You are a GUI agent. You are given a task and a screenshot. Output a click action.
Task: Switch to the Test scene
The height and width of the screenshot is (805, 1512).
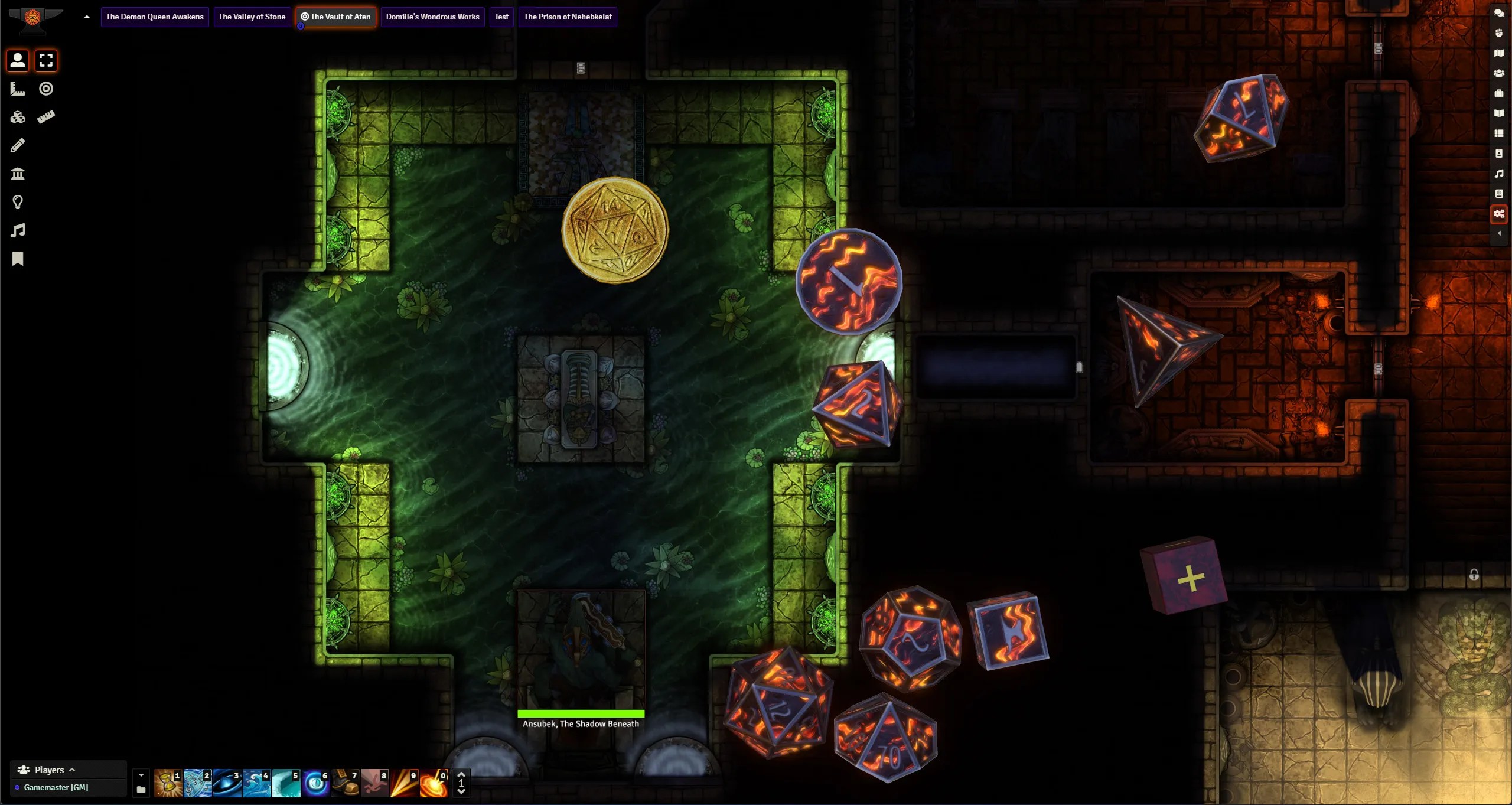(501, 17)
